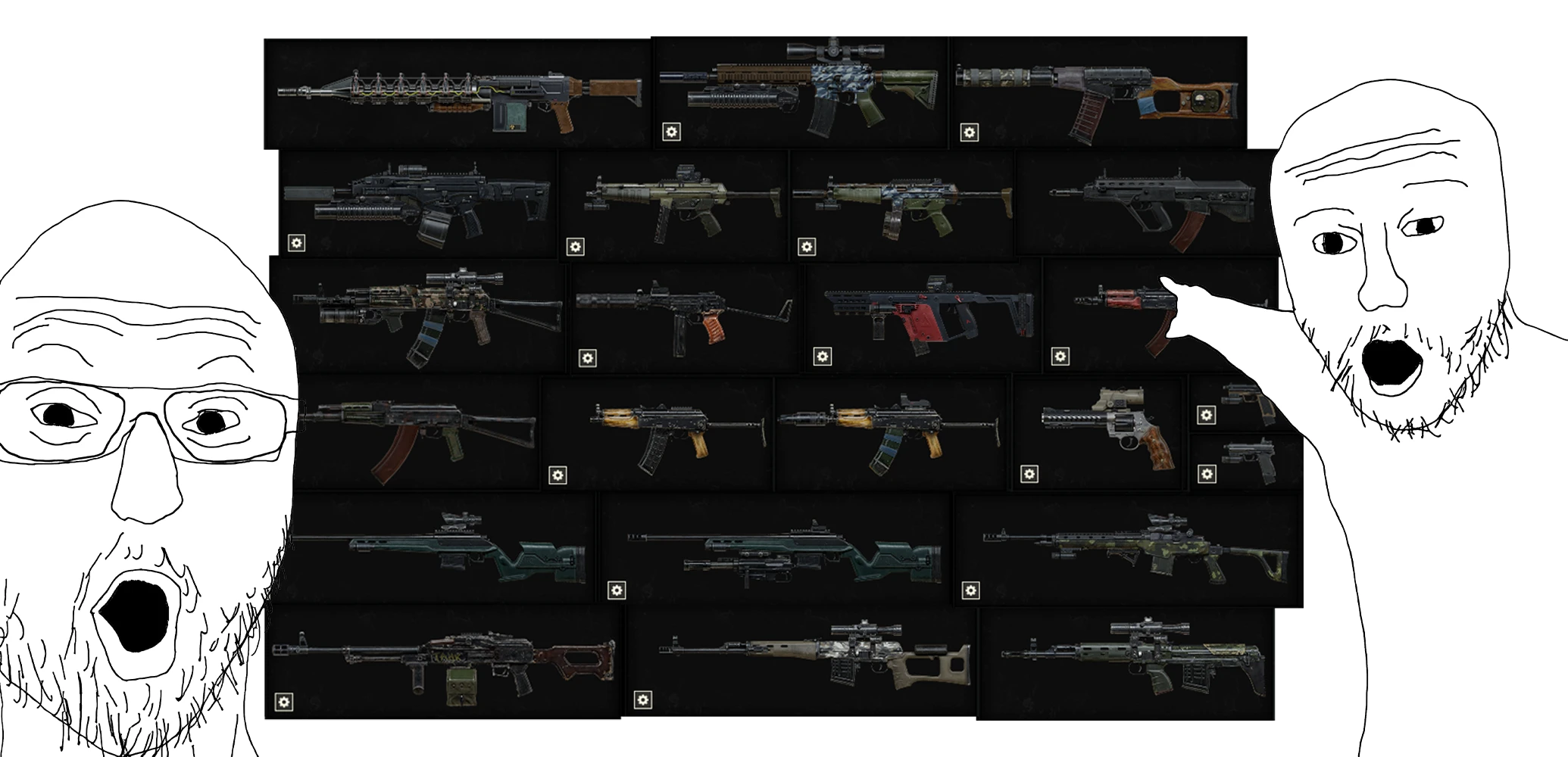Pick the suppressed SMG with orange grip
Screen dimensions: 1568x757
click(686, 314)
